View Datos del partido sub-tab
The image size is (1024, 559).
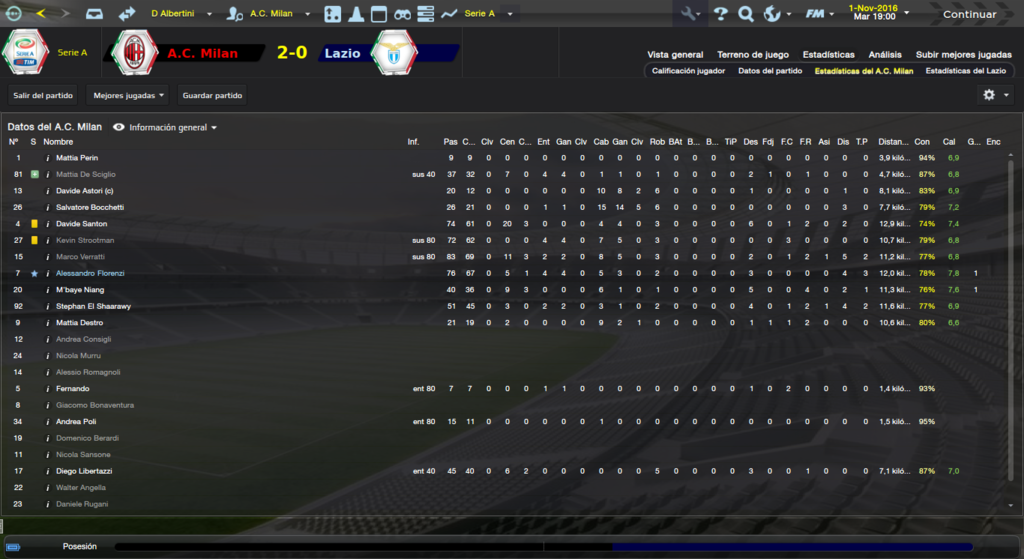point(770,71)
